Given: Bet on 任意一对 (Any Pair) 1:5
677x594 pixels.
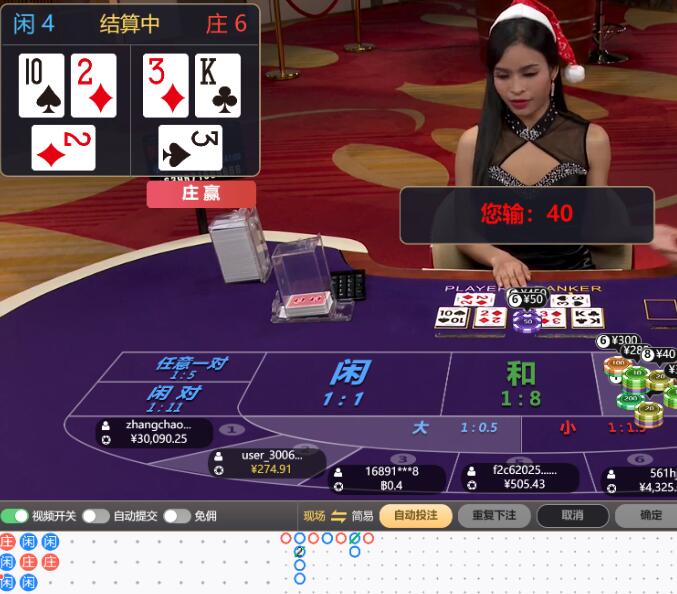Looking at the screenshot, I should (x=188, y=367).
